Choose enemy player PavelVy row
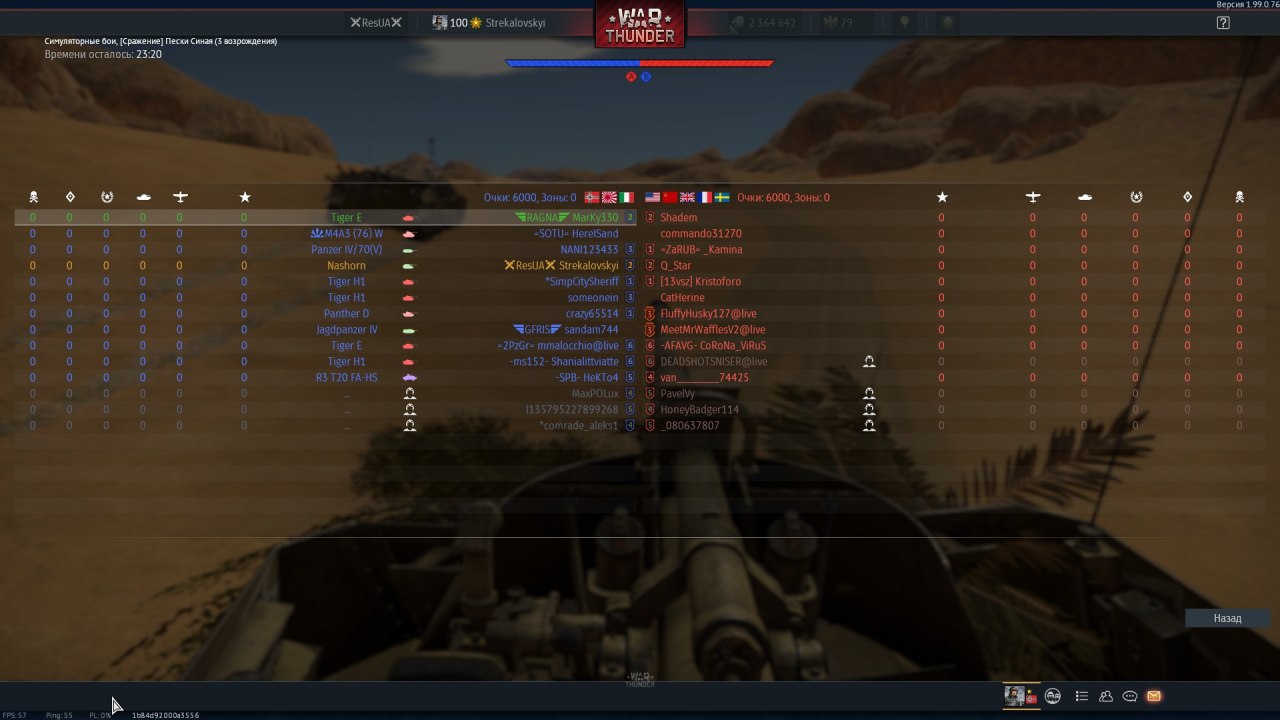 tap(678, 393)
